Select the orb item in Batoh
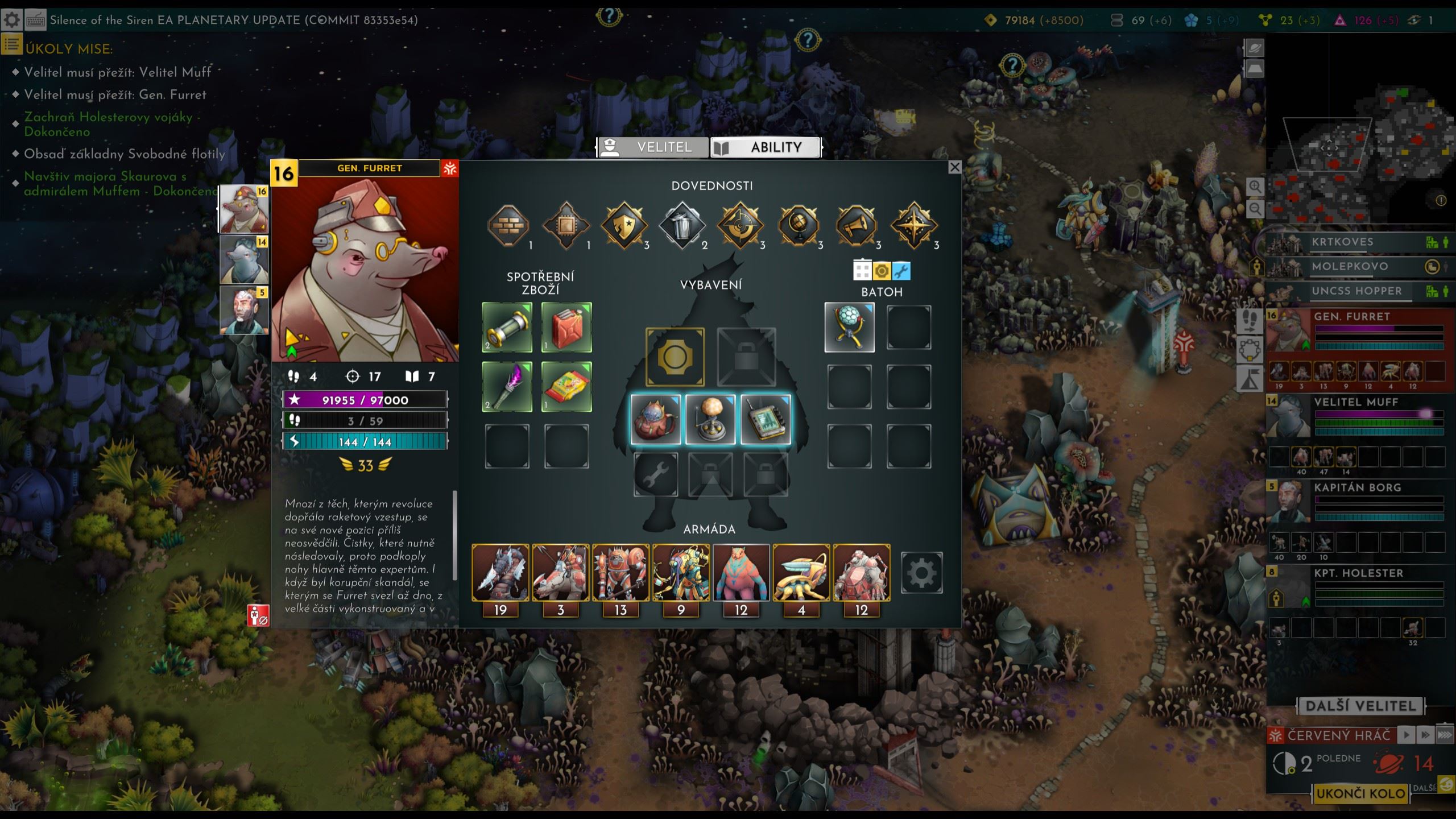1456x819 pixels. click(x=849, y=328)
